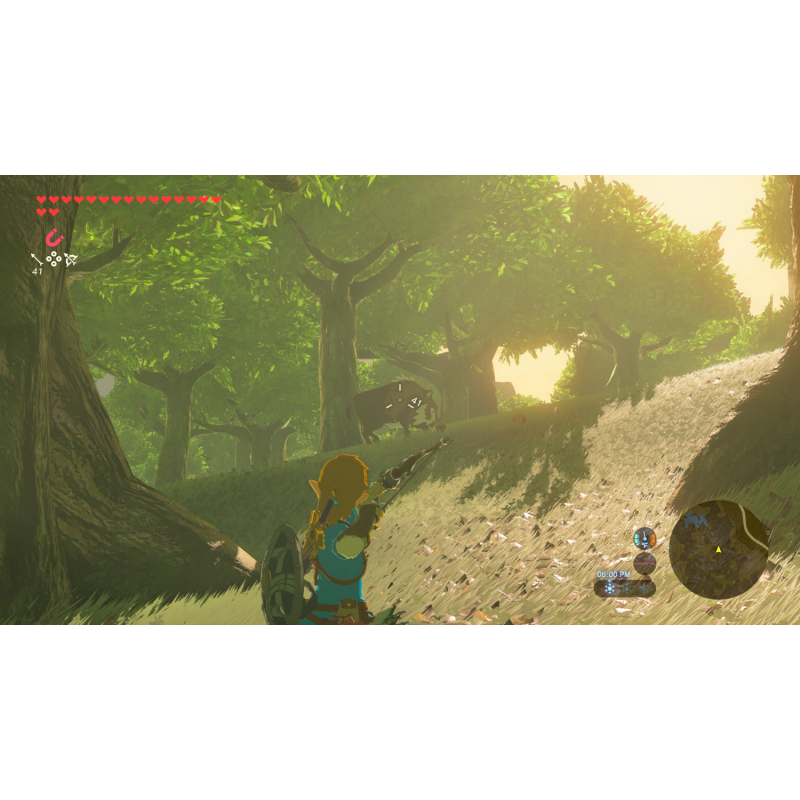Open the circular minimap
Screen dimensions: 800x800
719,549
